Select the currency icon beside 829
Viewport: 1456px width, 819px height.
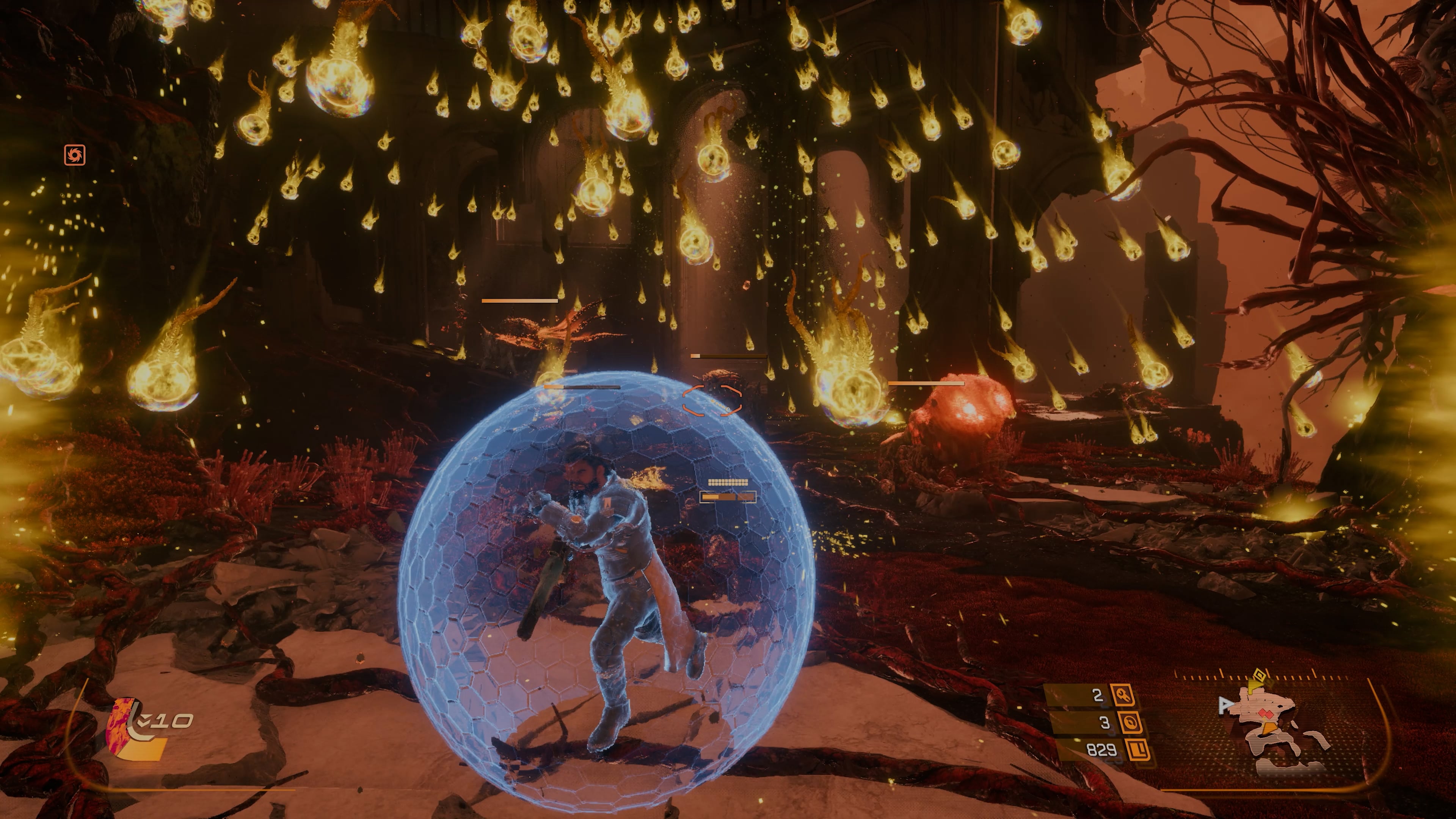click(x=1137, y=750)
